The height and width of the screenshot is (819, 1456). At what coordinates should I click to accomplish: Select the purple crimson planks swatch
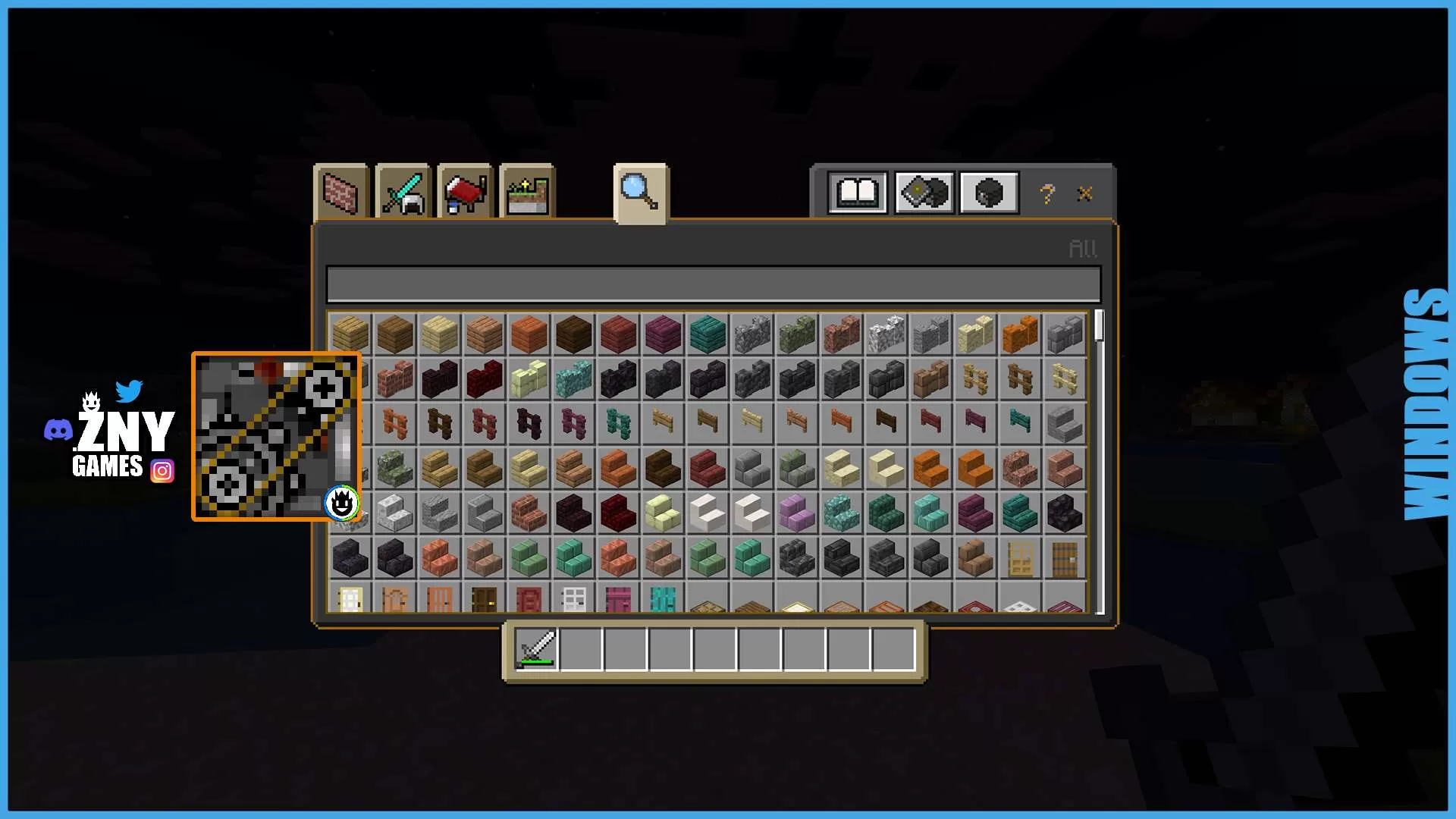click(x=662, y=334)
